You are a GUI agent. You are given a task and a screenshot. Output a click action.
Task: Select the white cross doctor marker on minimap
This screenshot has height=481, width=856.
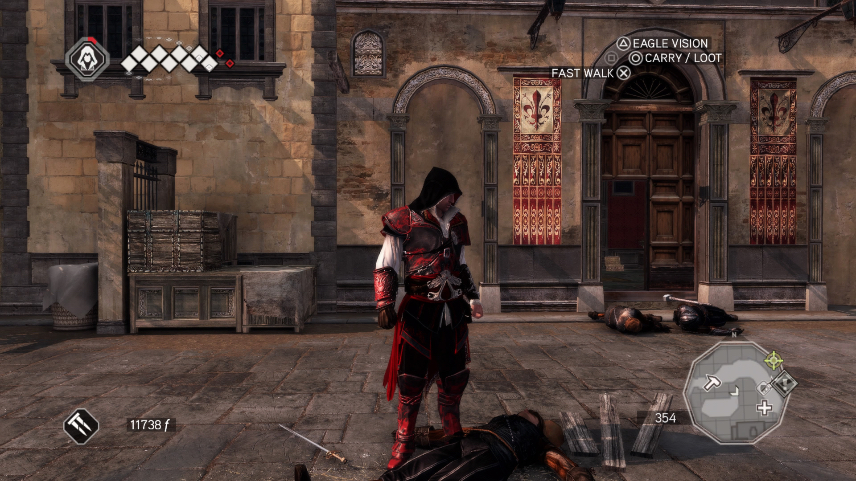tap(765, 407)
